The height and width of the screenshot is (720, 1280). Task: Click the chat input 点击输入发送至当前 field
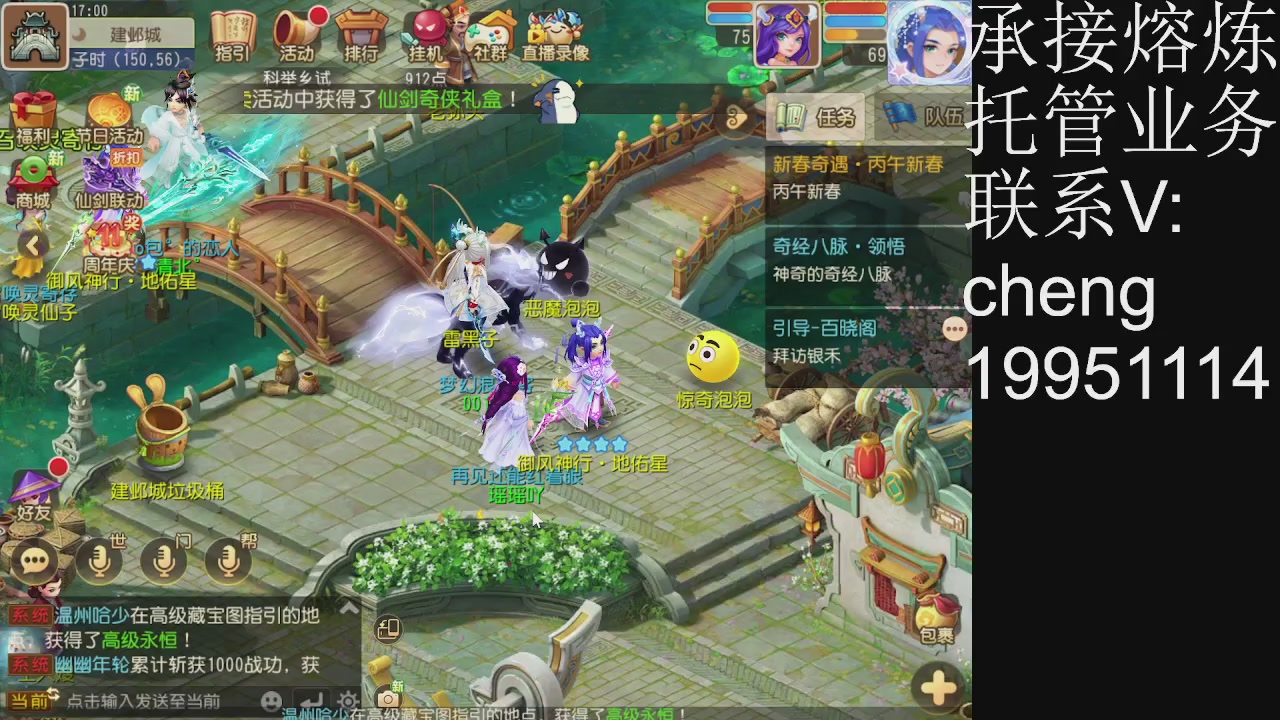(x=150, y=700)
